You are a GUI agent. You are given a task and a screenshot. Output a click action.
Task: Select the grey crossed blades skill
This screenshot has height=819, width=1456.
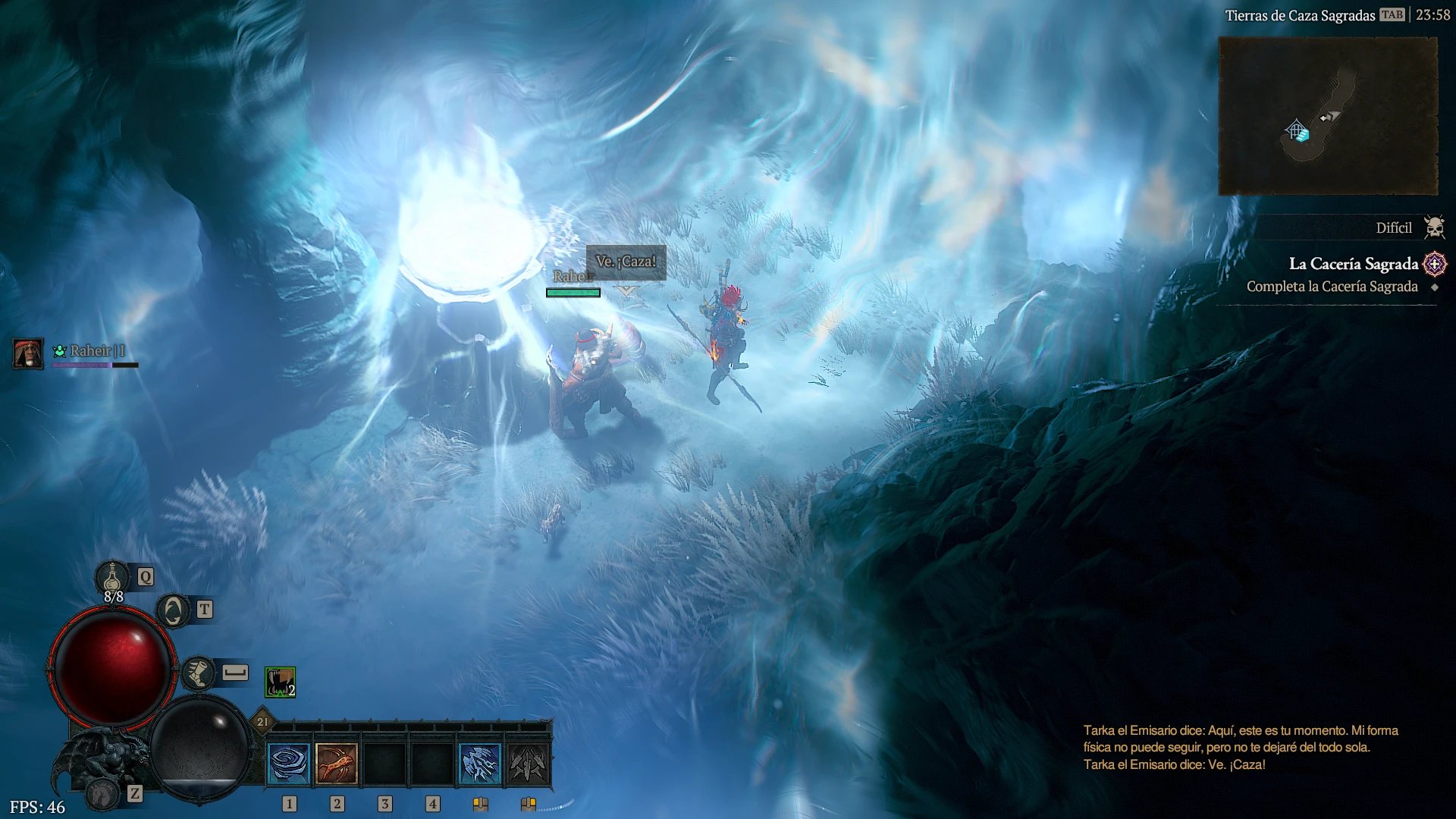pos(528,763)
